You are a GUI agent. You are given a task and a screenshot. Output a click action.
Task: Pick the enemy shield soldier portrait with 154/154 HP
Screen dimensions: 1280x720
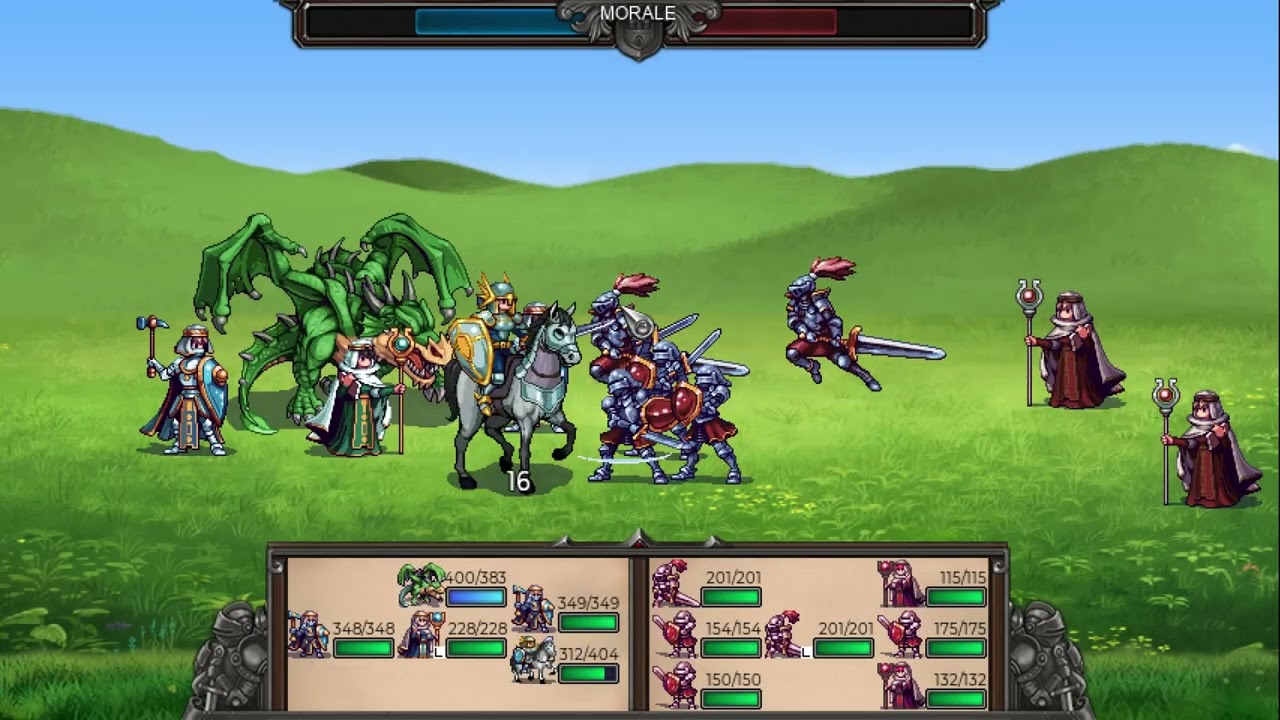675,635
